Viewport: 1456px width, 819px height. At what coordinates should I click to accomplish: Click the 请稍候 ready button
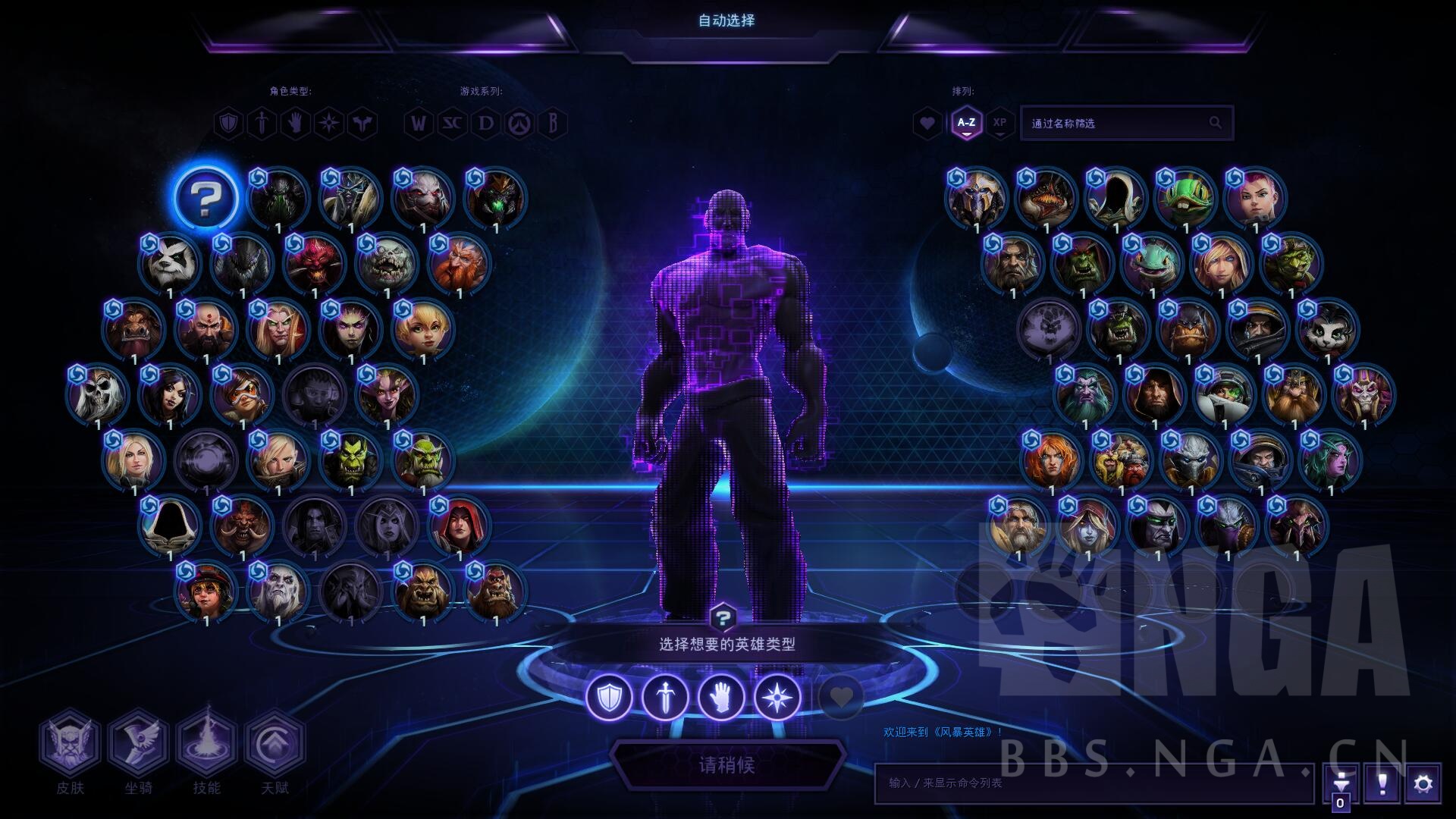[x=726, y=764]
